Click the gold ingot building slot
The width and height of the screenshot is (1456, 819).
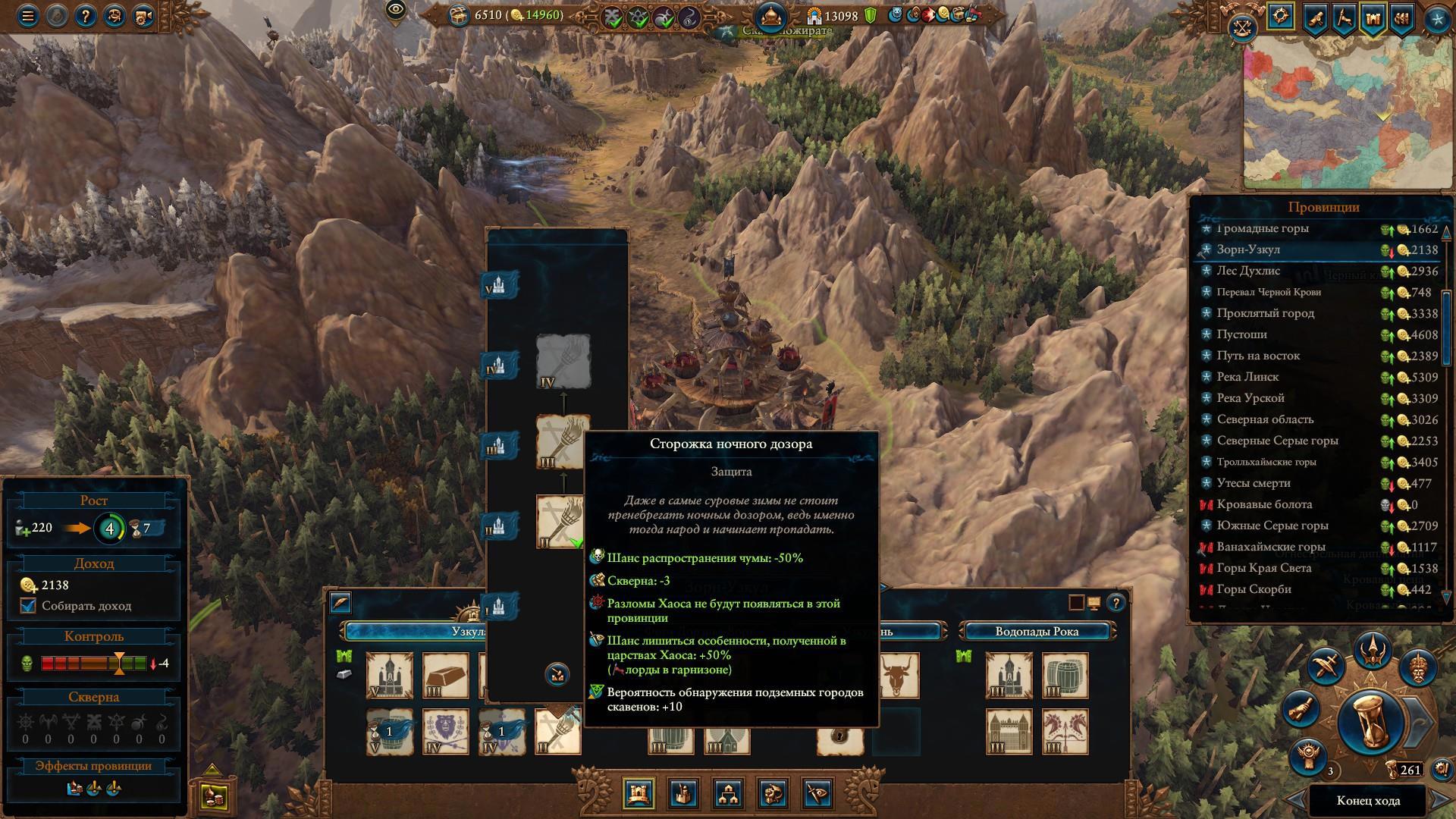[446, 675]
